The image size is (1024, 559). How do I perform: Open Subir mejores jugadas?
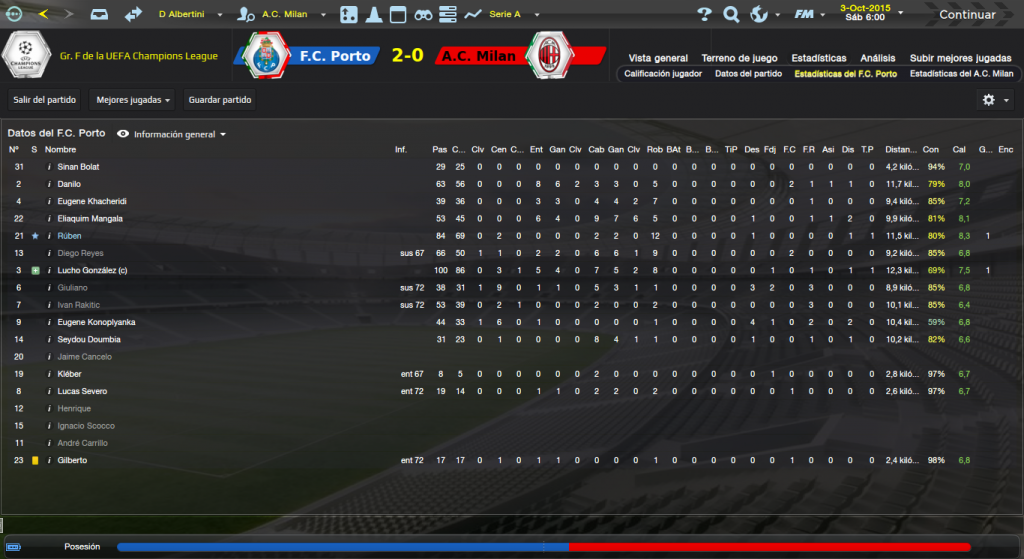[x=960, y=58]
